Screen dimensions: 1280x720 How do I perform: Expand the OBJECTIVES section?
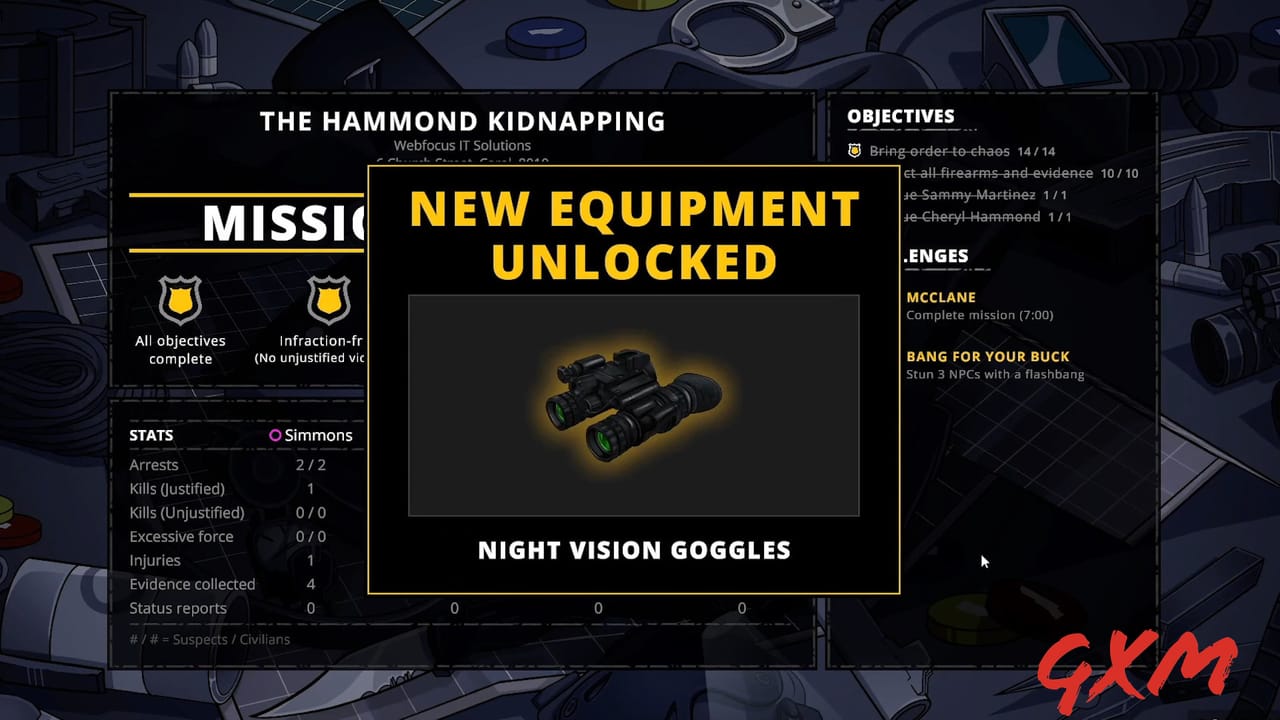[901, 116]
